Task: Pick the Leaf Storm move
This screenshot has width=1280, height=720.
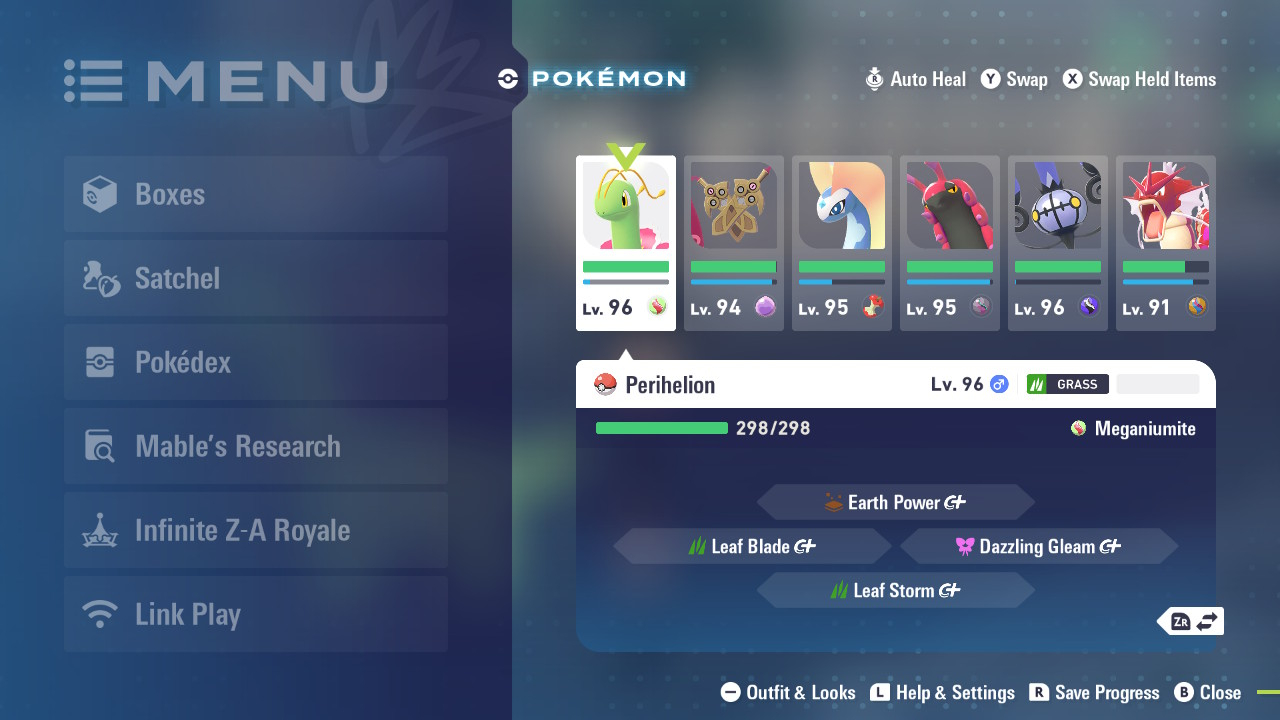Action: pos(895,590)
